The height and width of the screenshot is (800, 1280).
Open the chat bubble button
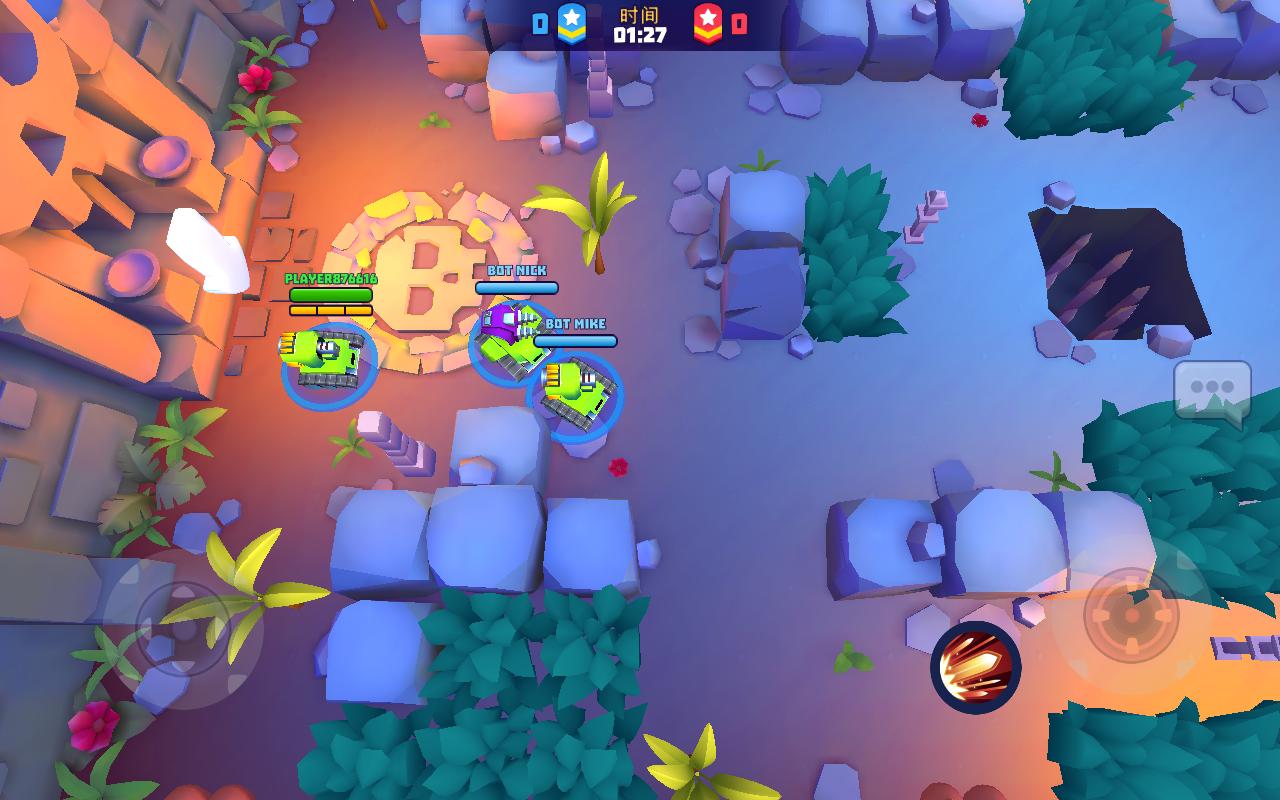pyautogui.click(x=1212, y=392)
